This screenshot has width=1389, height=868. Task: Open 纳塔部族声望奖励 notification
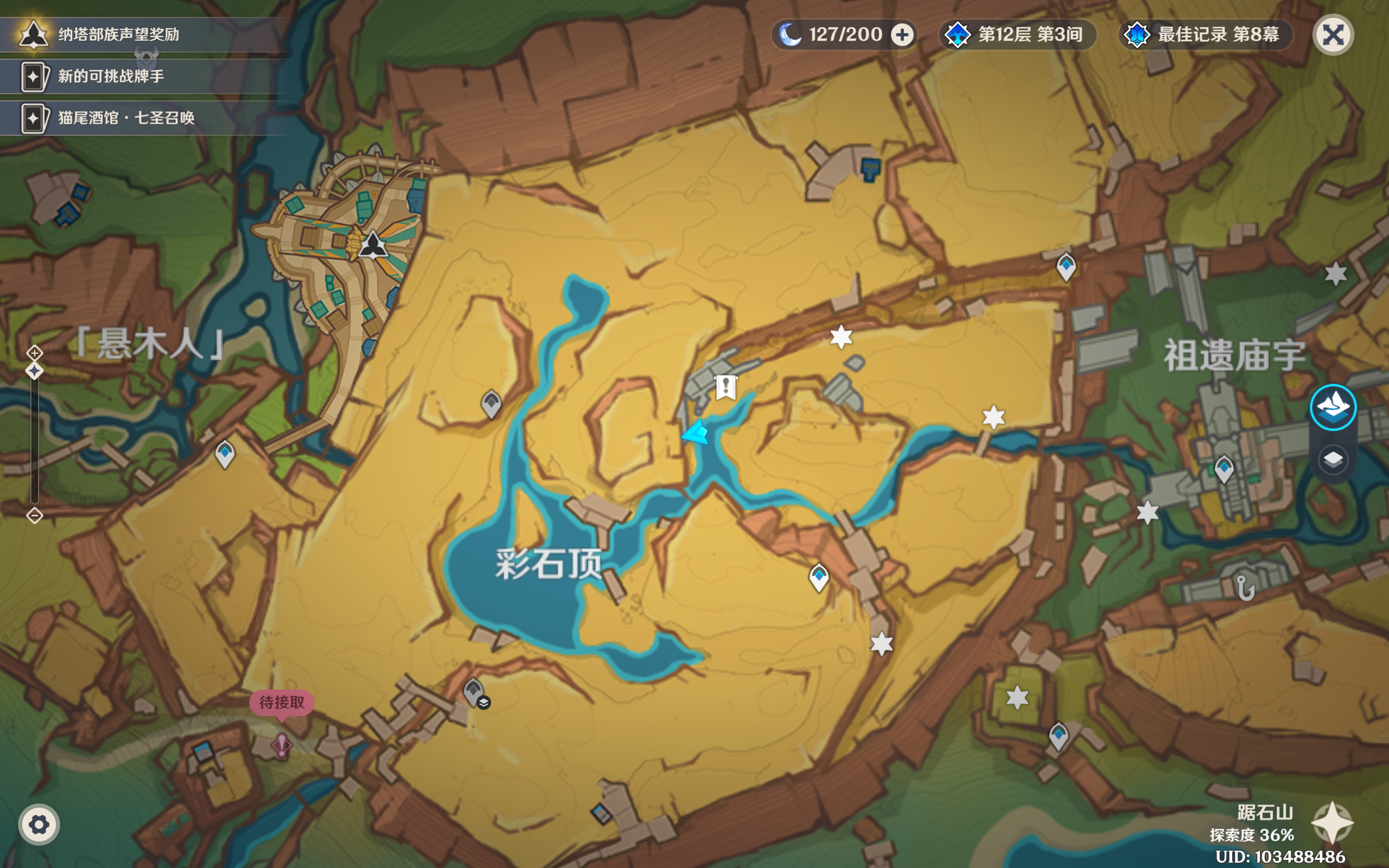(118, 34)
